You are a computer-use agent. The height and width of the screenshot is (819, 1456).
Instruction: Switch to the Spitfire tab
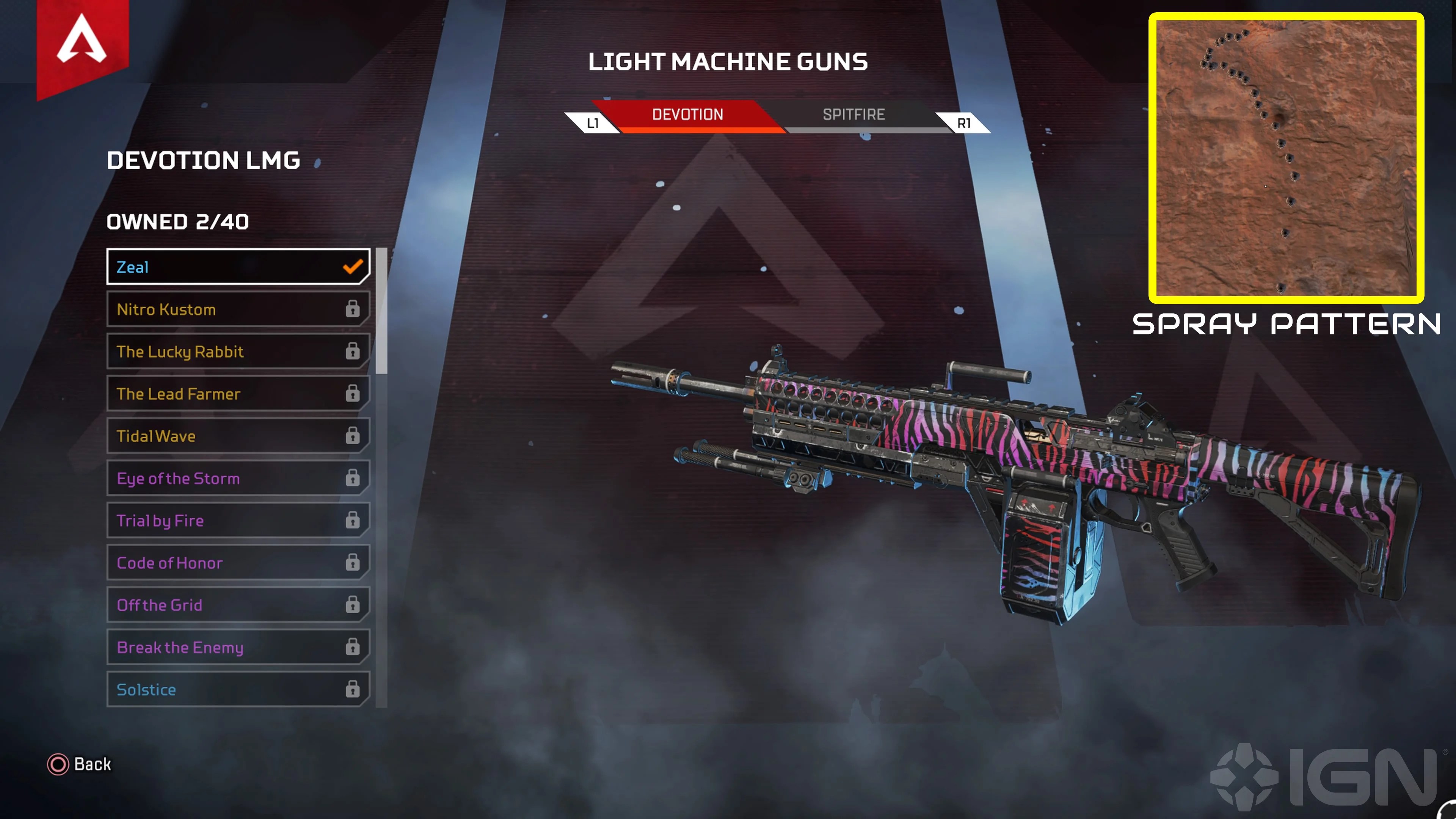(854, 115)
